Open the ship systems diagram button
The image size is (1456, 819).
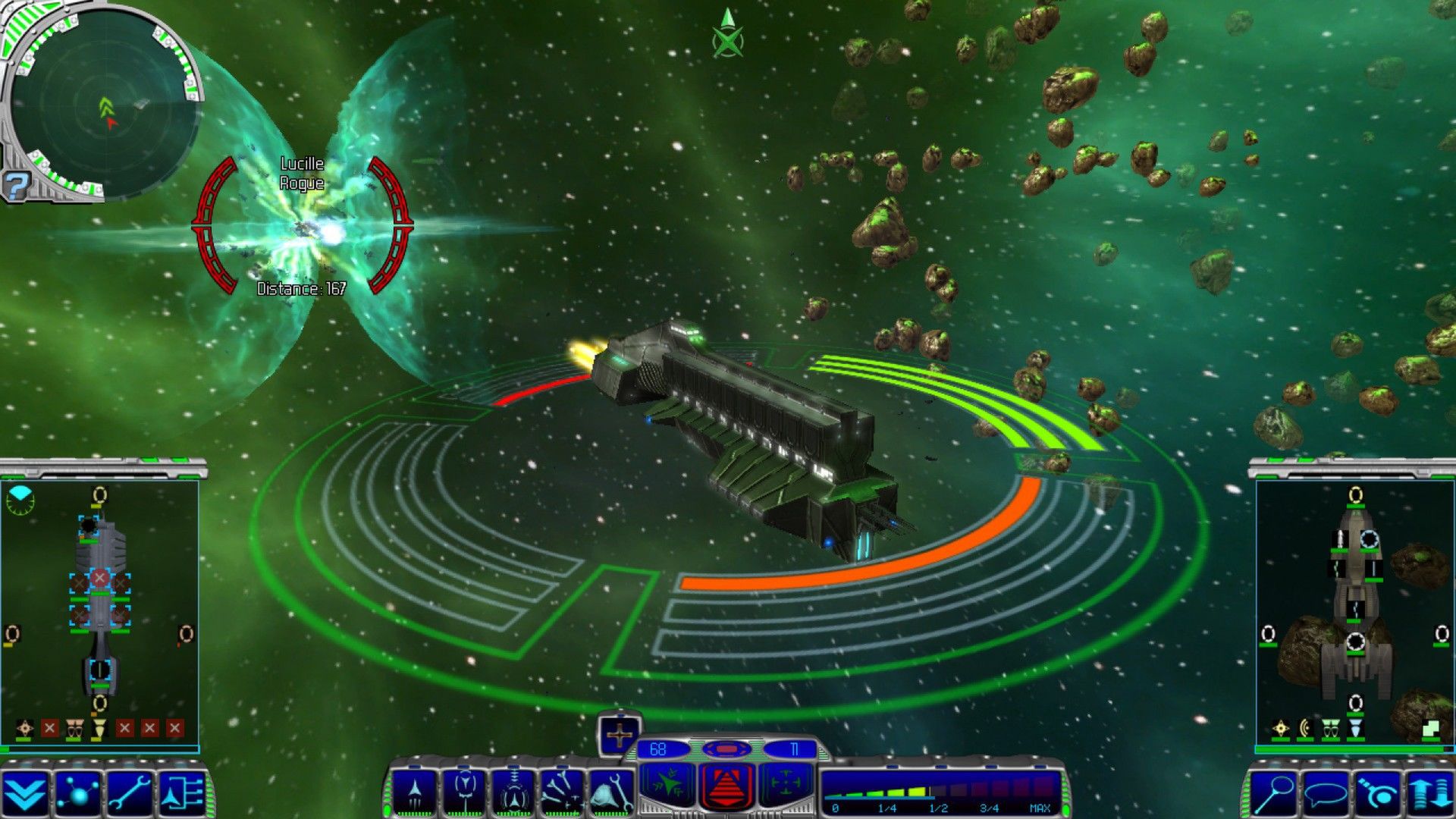click(183, 793)
